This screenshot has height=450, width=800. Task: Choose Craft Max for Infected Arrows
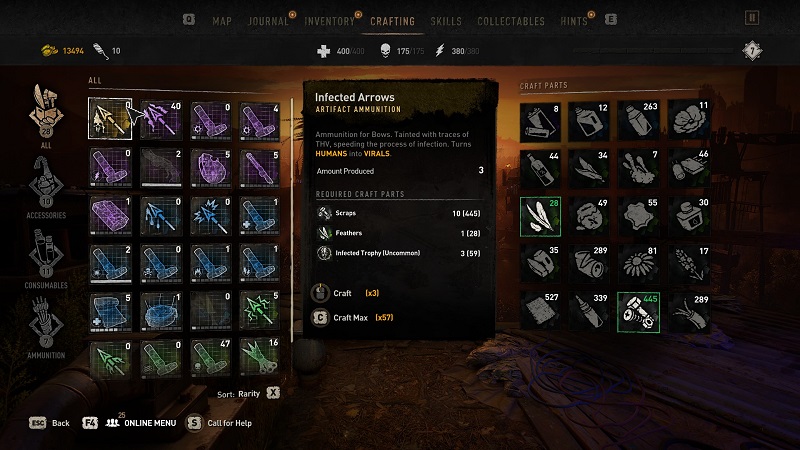click(x=350, y=317)
